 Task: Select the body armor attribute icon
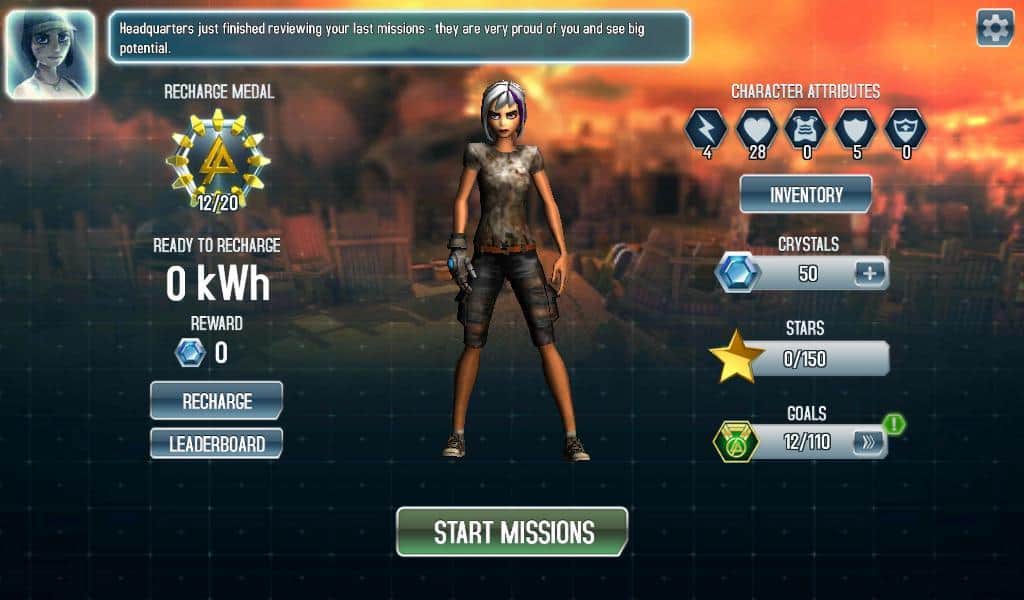coord(805,128)
